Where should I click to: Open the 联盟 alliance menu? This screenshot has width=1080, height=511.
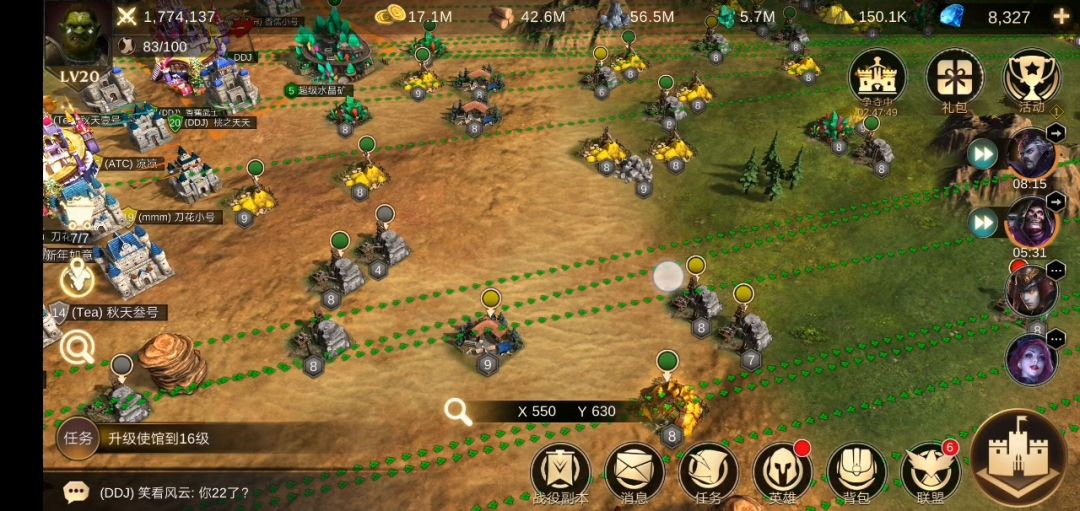(x=930, y=473)
